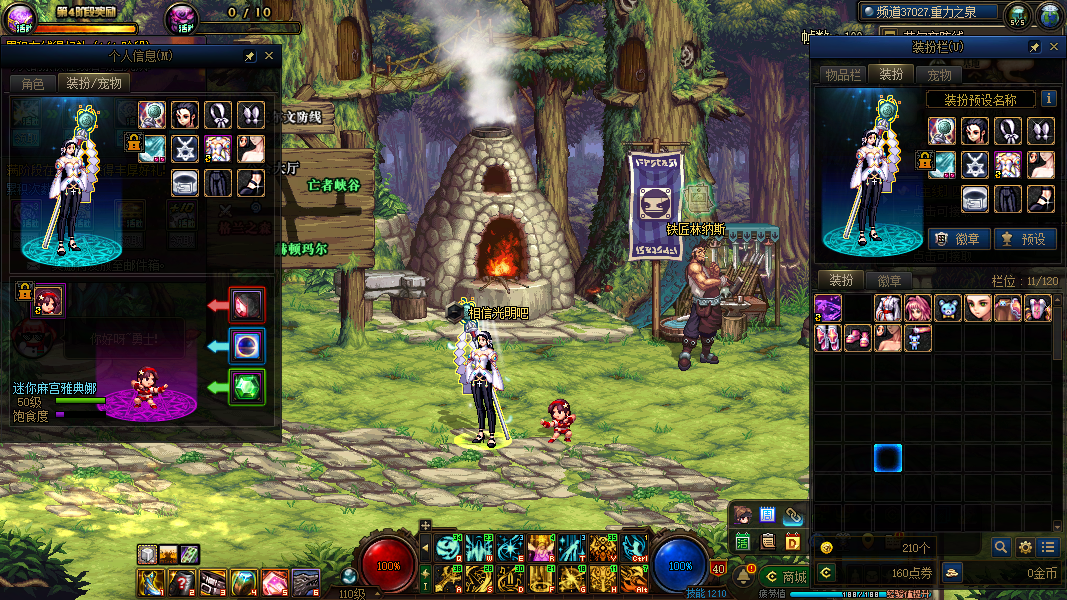Click the 徽章 emblem button under equipped avatars
Viewport: 1067px width, 600px height.
pos(959,239)
